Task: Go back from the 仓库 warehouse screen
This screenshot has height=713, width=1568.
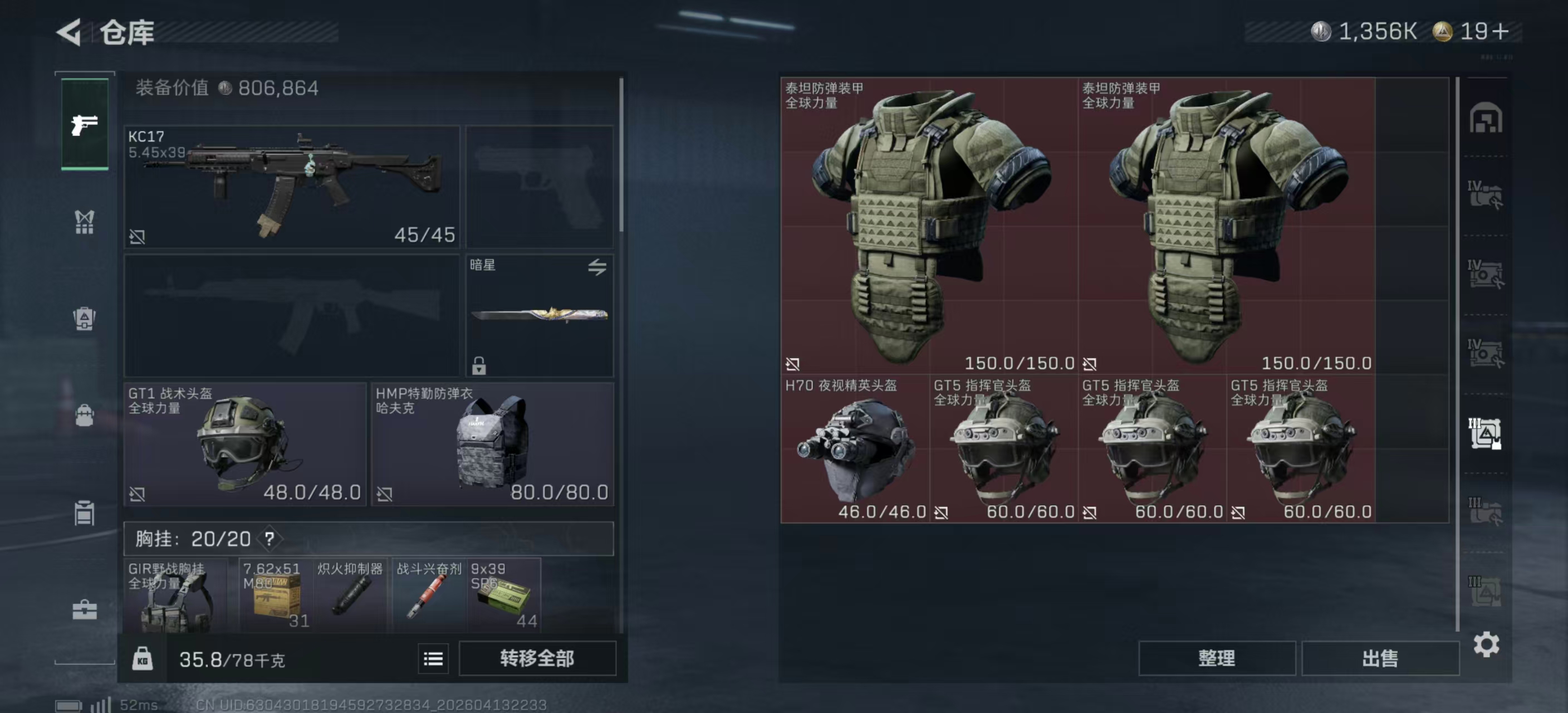Action: tap(70, 32)
